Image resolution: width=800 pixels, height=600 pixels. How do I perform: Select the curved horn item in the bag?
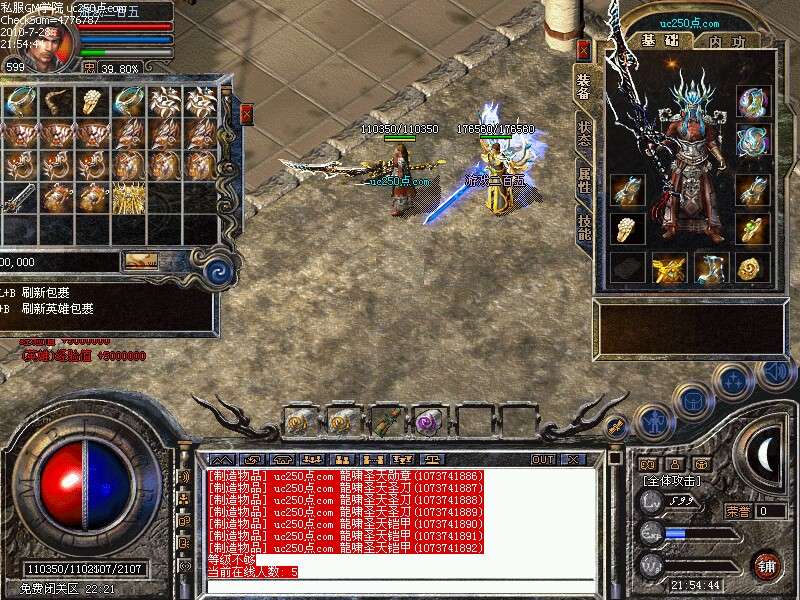[x=55, y=100]
